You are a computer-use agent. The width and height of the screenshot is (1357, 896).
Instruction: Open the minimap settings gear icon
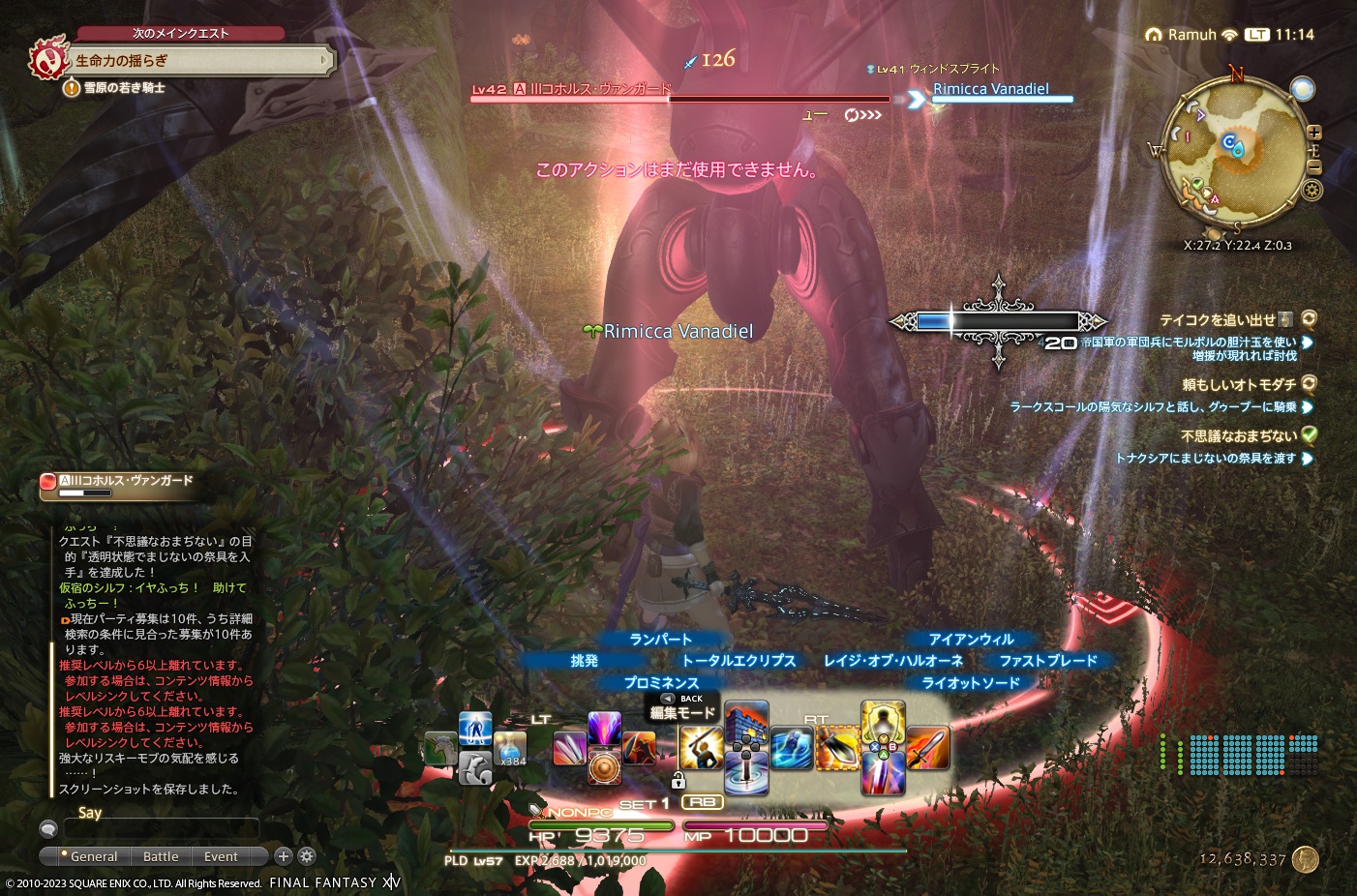pos(1312,190)
